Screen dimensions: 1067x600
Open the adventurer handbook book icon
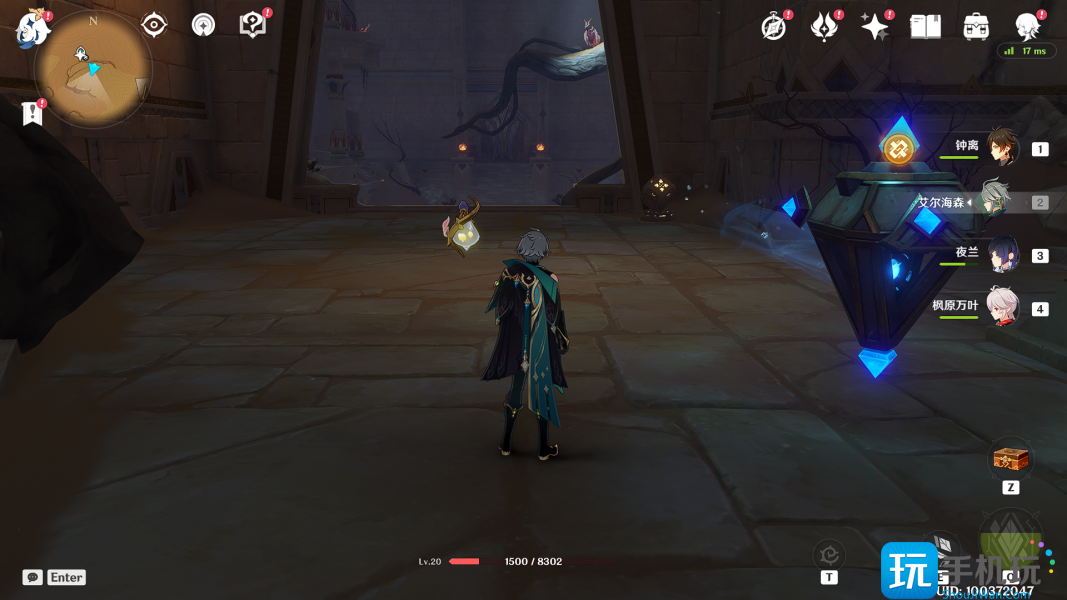(926, 27)
